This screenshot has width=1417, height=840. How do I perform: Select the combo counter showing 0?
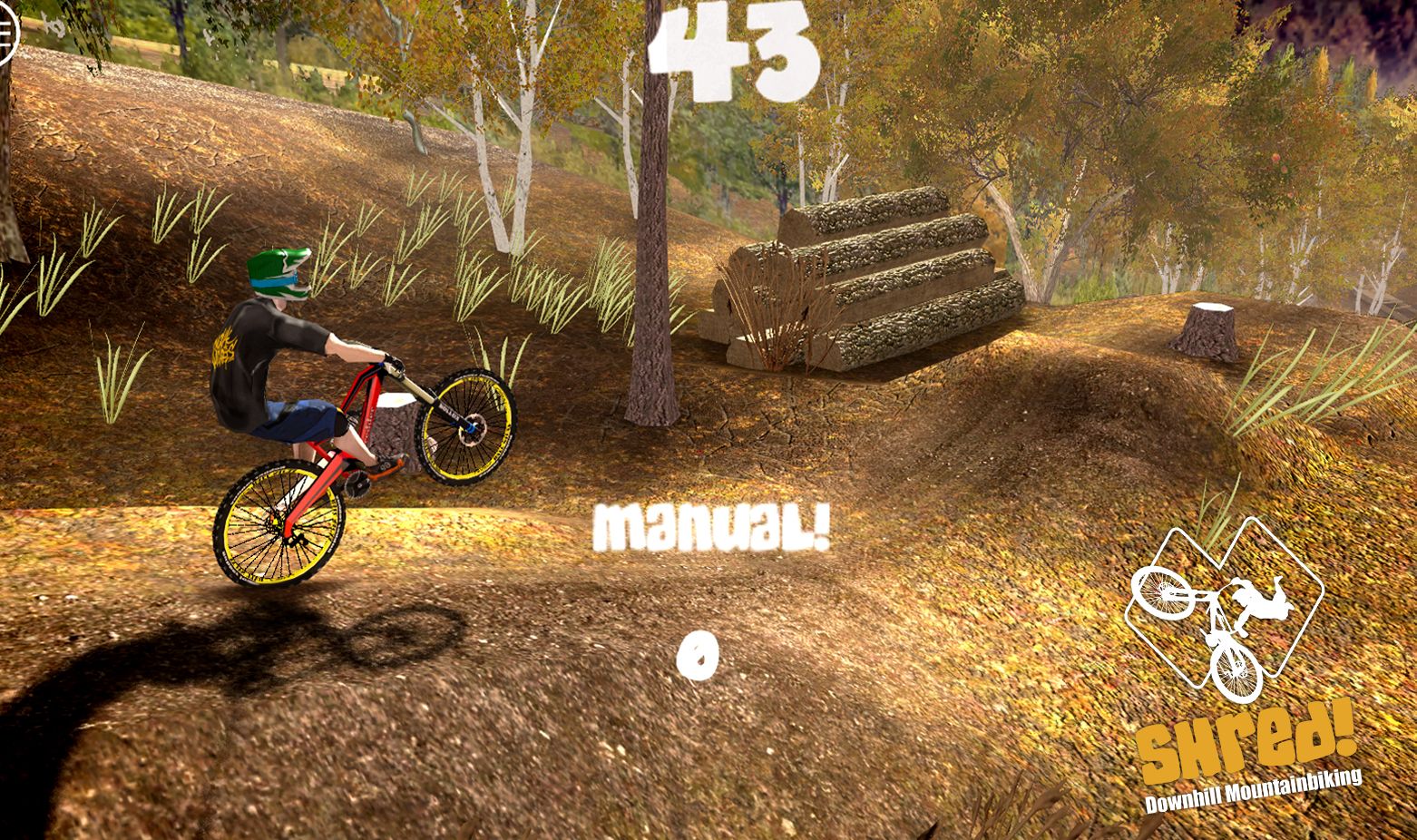point(699,655)
